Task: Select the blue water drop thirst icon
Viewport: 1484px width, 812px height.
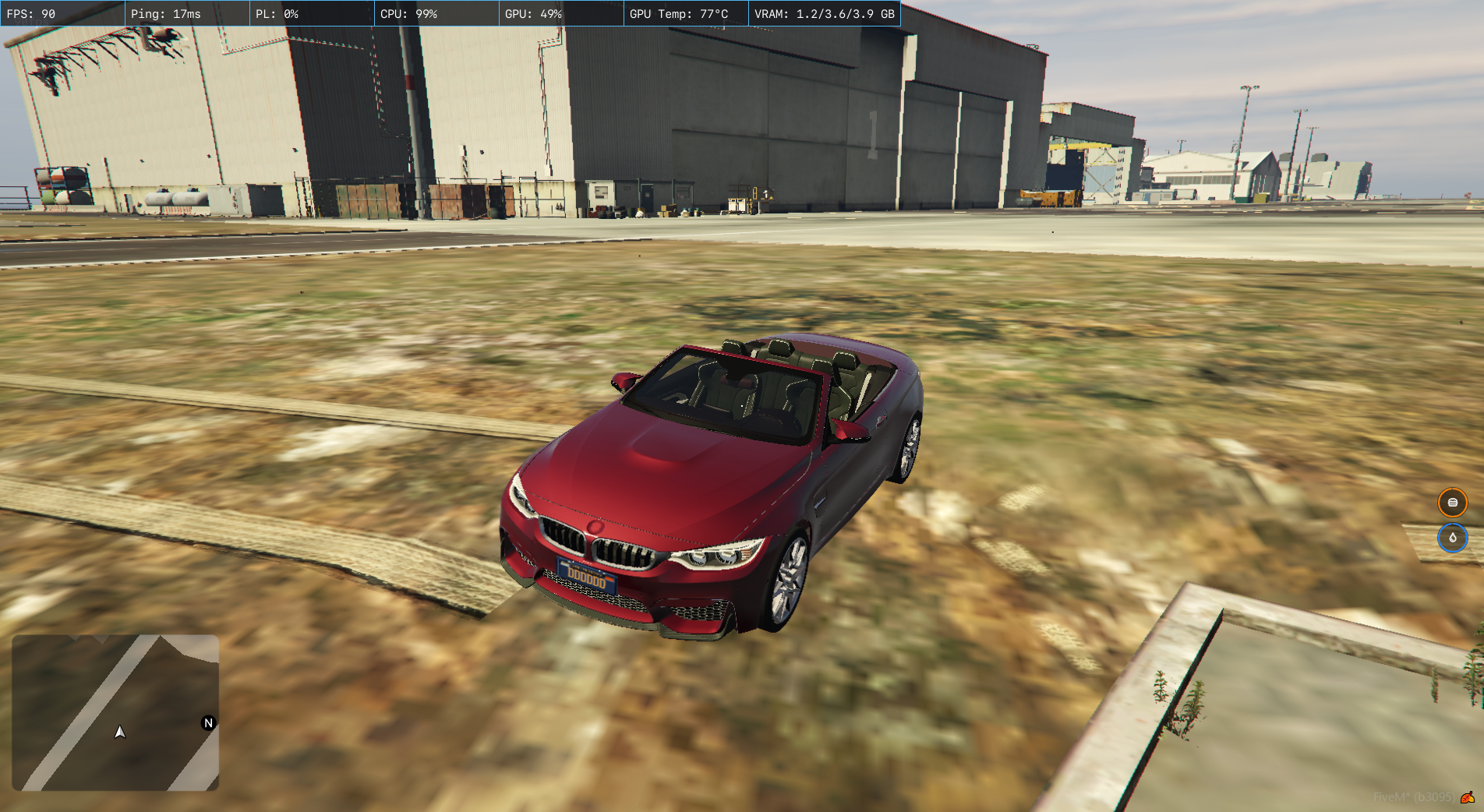Action: pos(1452,538)
